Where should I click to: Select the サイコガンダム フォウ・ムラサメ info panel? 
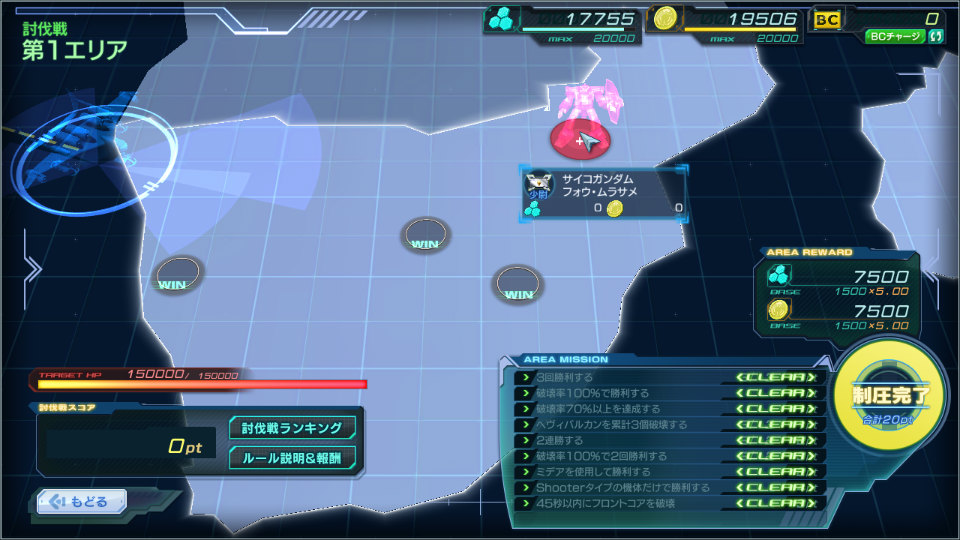604,193
